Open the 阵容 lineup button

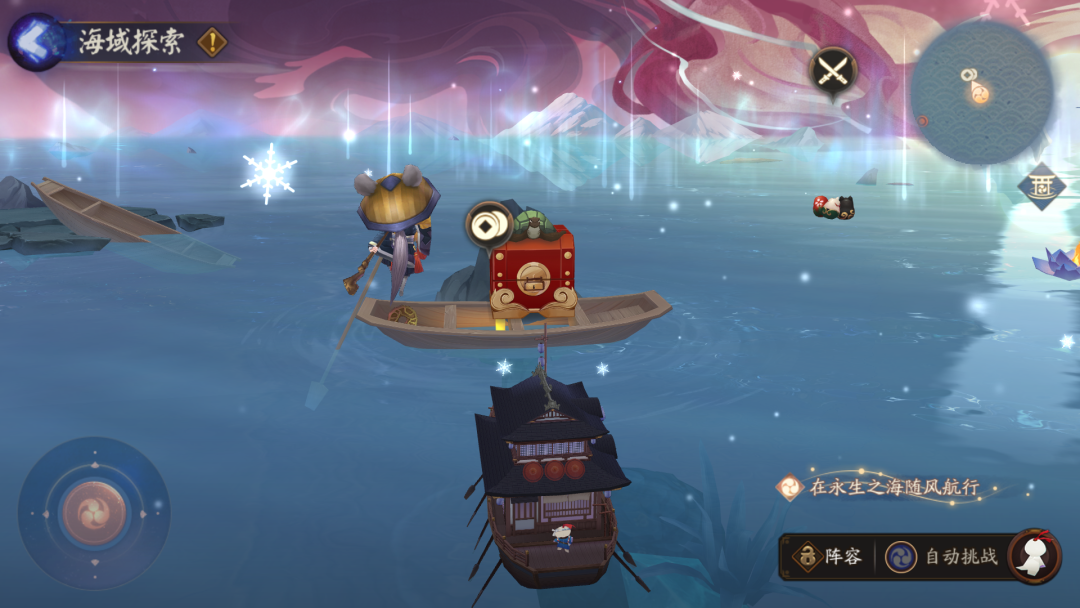(828, 557)
